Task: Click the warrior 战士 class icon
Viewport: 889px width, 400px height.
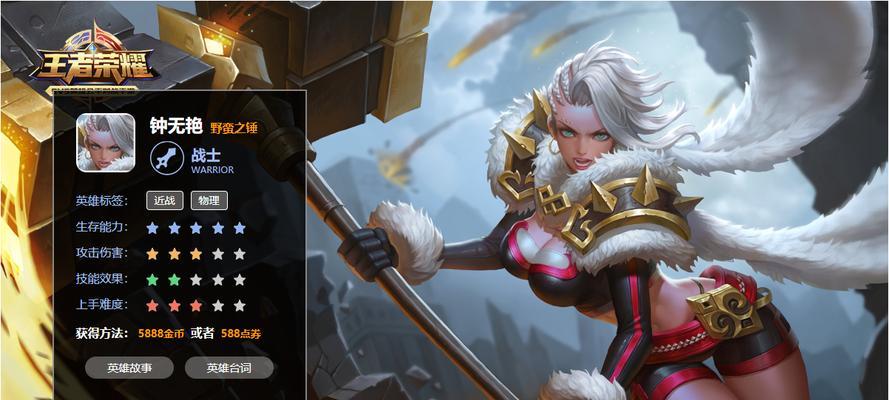Action: click(x=167, y=158)
